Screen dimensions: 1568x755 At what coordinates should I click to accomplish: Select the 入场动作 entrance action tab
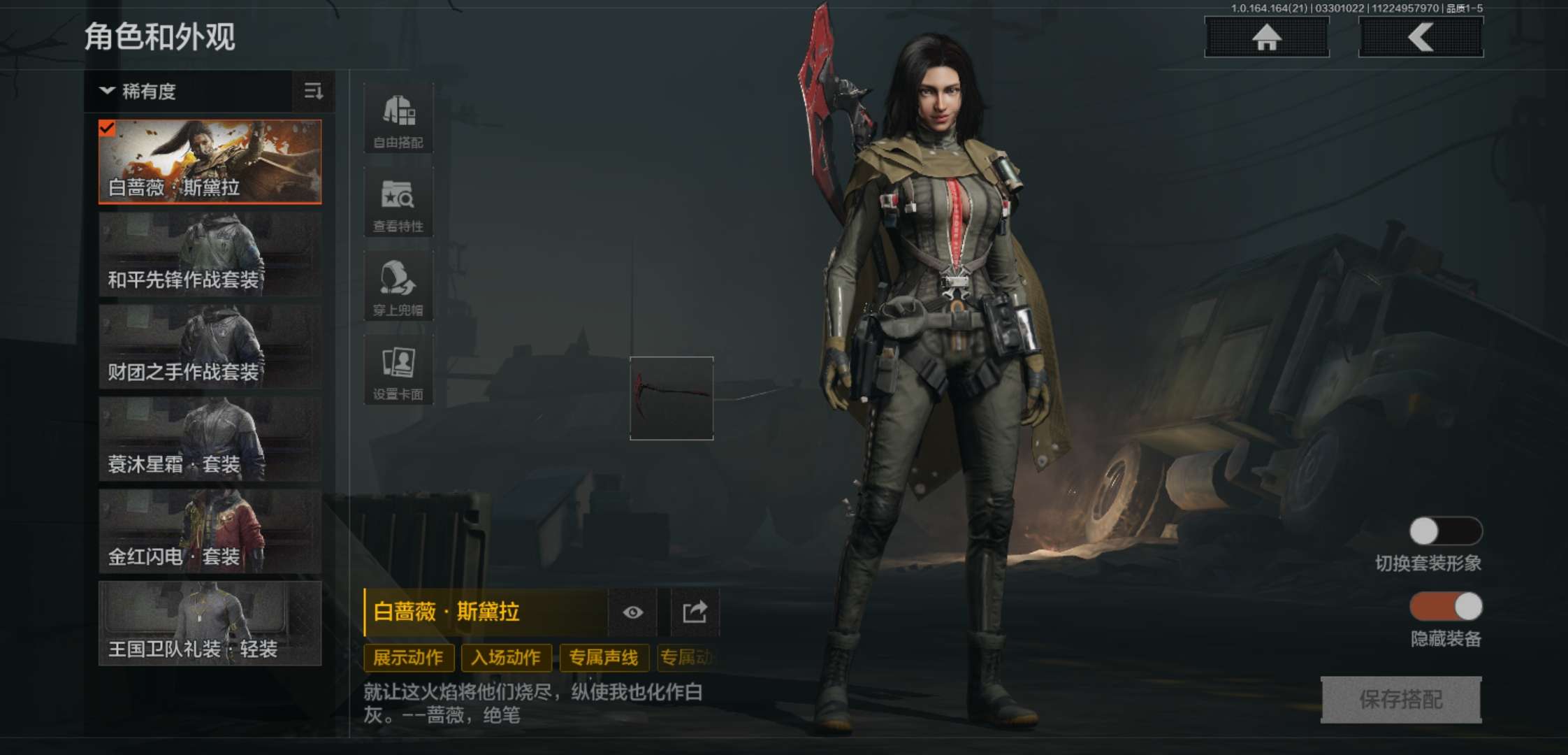click(507, 658)
